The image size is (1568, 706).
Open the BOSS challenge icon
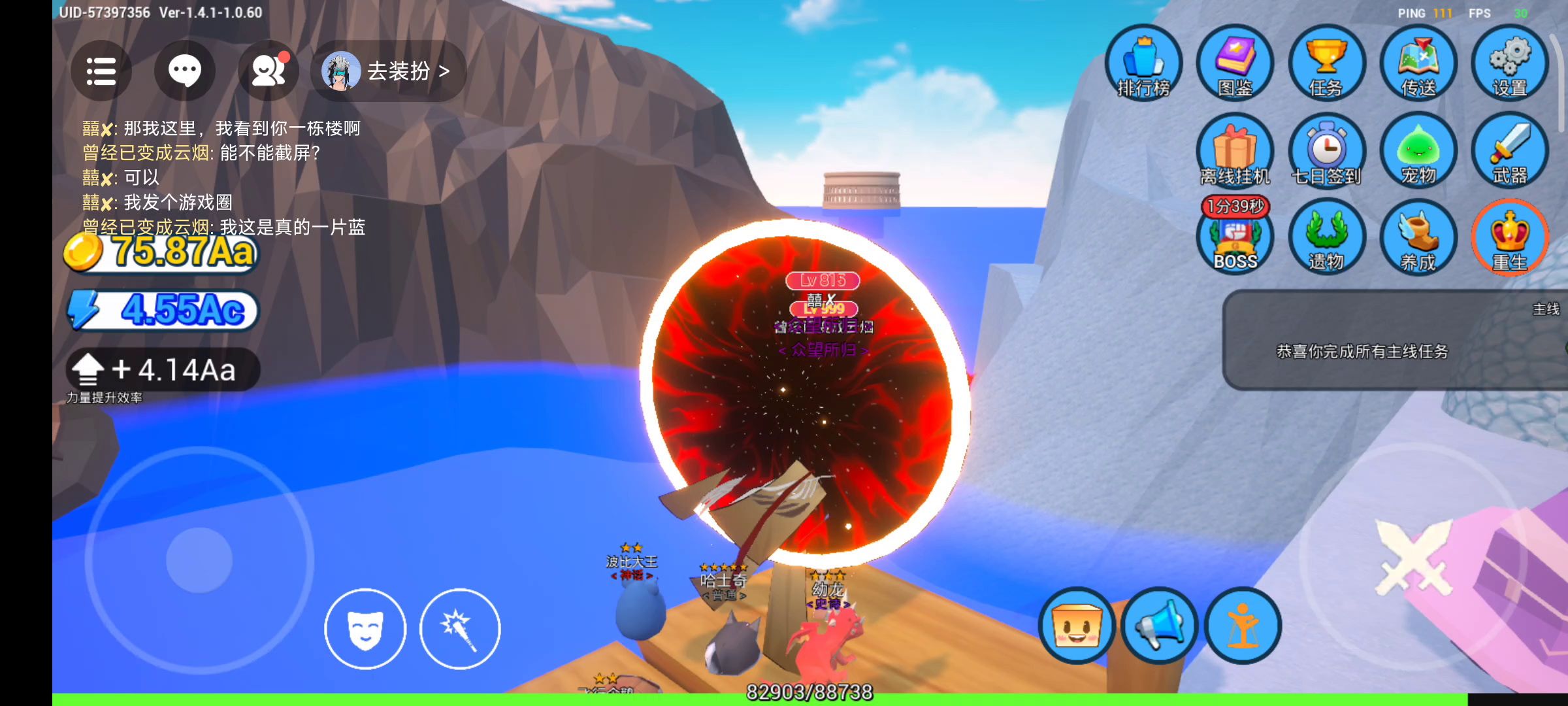pyautogui.click(x=1235, y=239)
